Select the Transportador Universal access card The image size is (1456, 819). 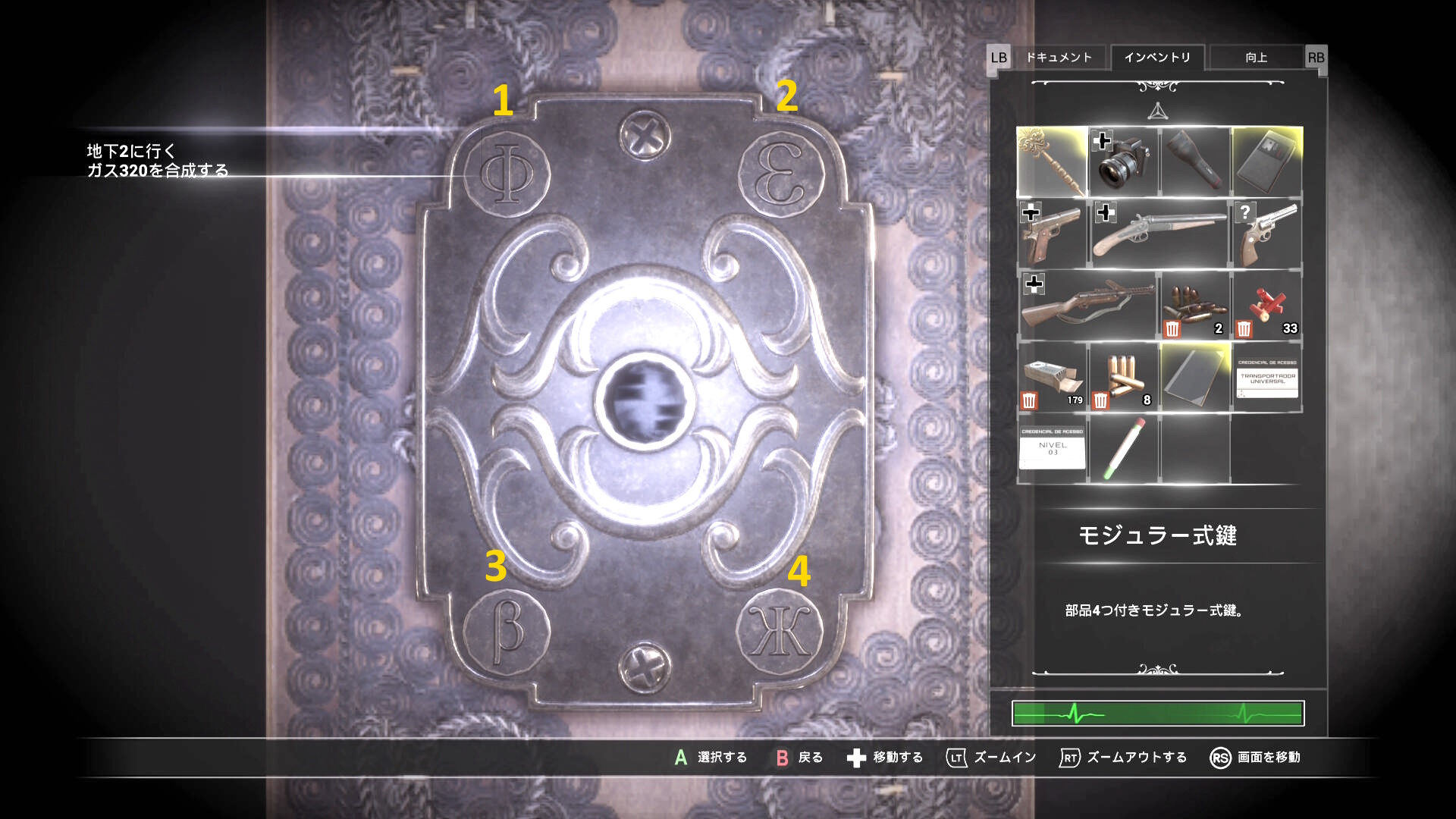click(x=1267, y=377)
